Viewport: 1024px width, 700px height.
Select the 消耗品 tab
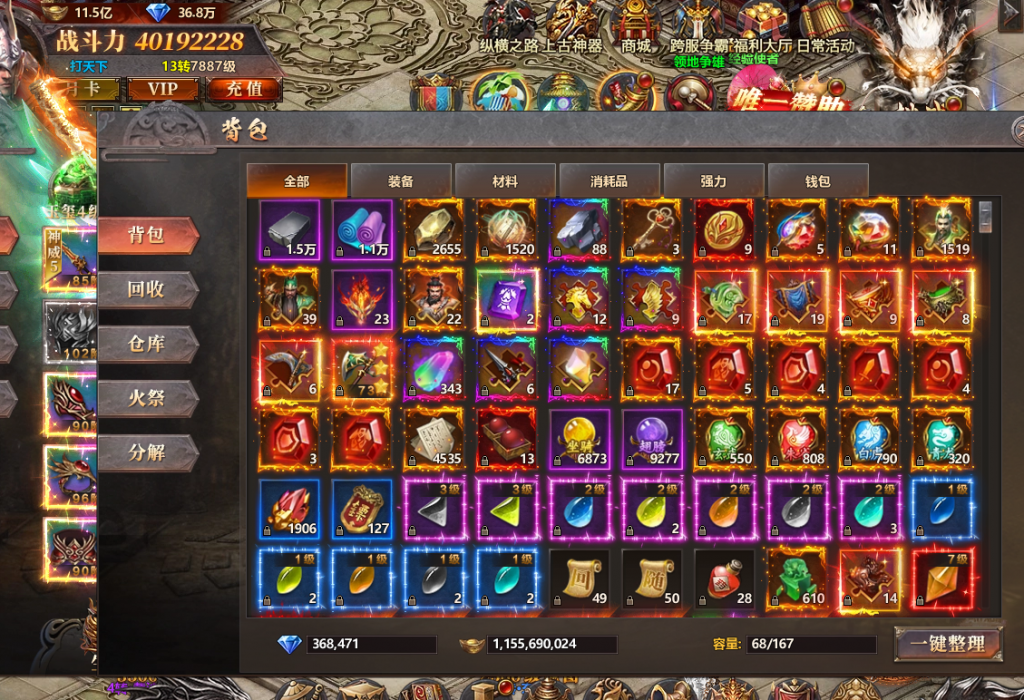click(609, 181)
